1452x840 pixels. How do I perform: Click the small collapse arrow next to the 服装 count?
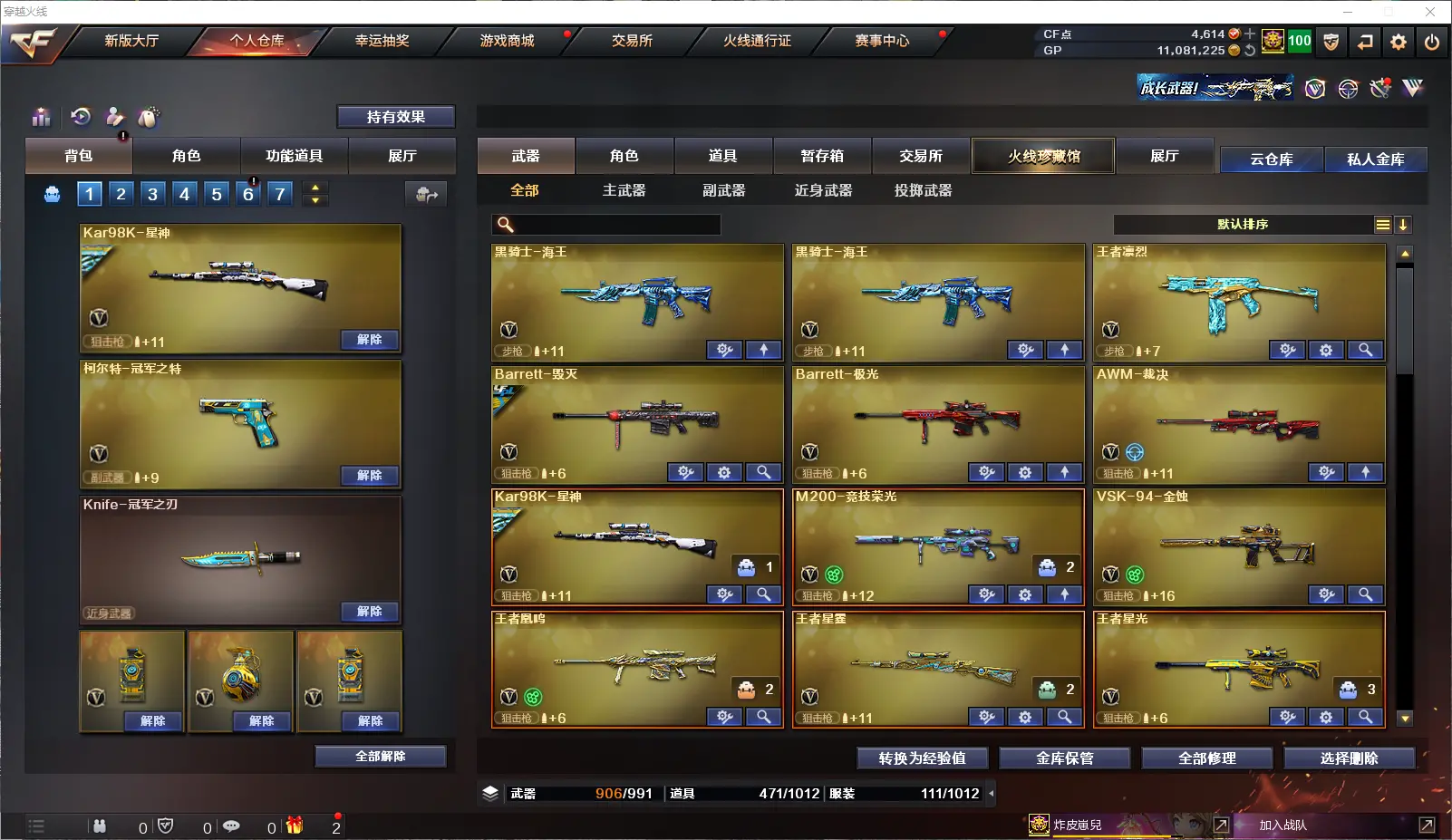click(992, 793)
